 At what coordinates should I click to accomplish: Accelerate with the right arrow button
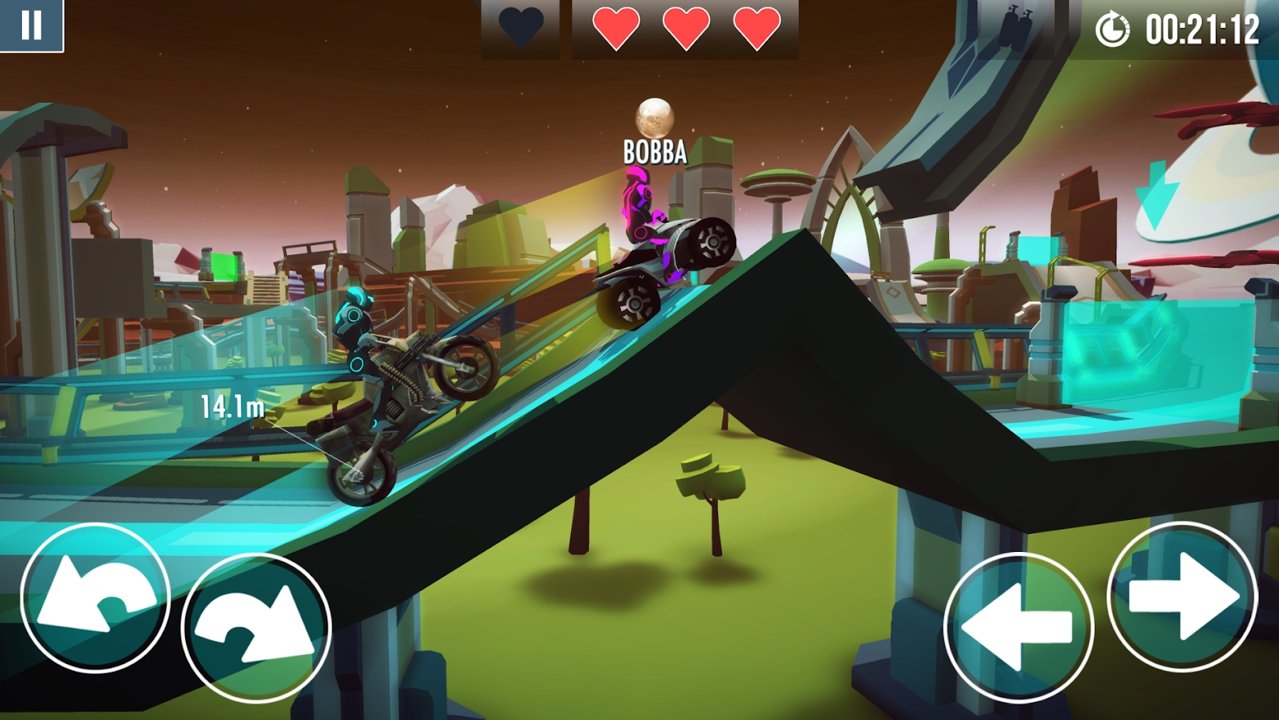[x=1182, y=596]
